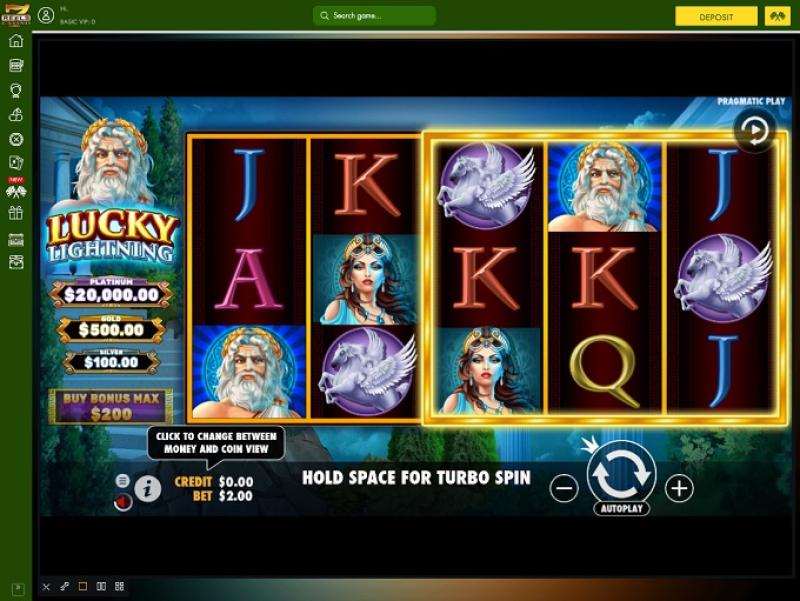The image size is (800, 601).
Task: Open the small hamburger settings menu
Action: (x=123, y=481)
